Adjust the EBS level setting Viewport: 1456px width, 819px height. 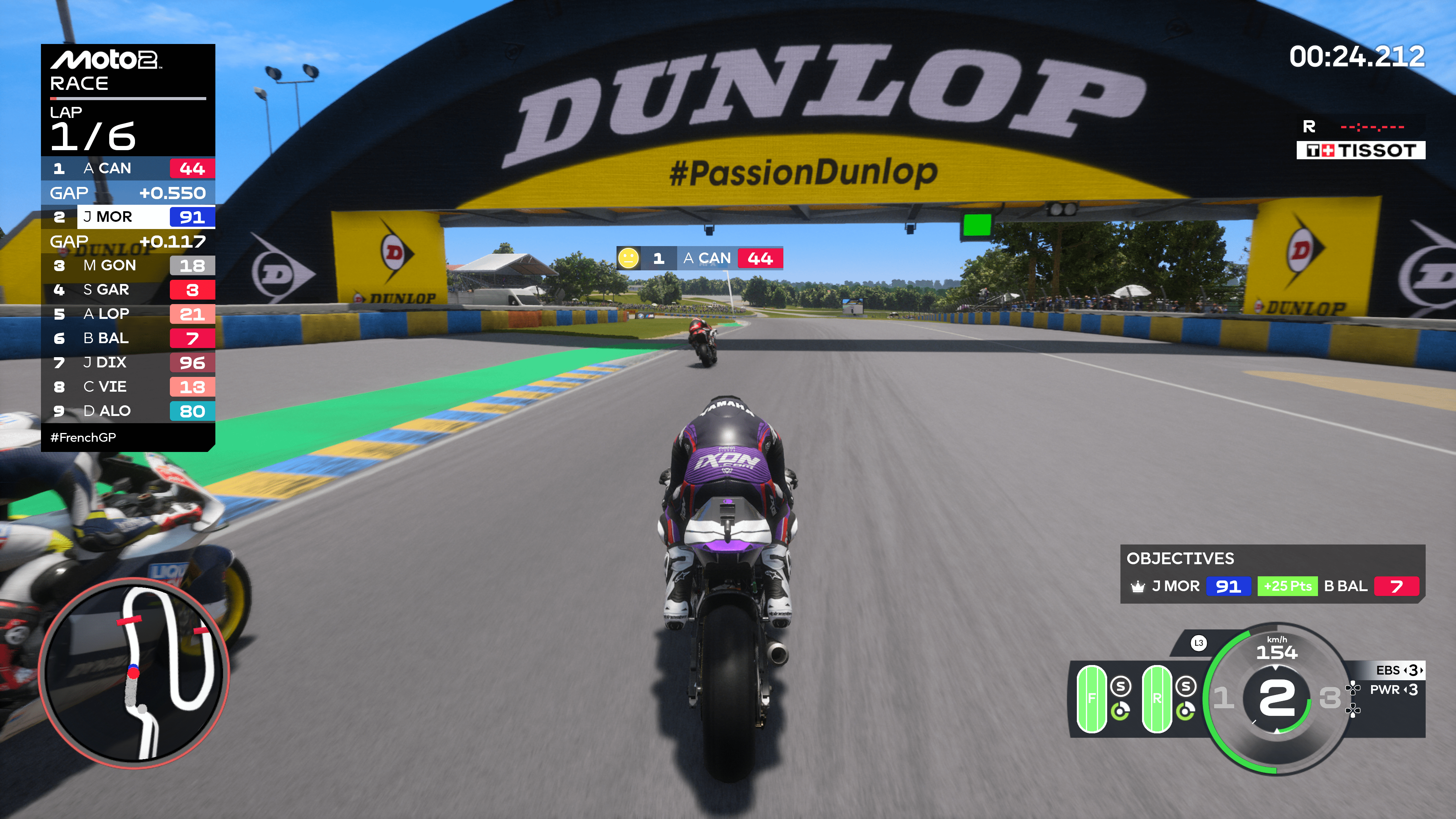1399,670
